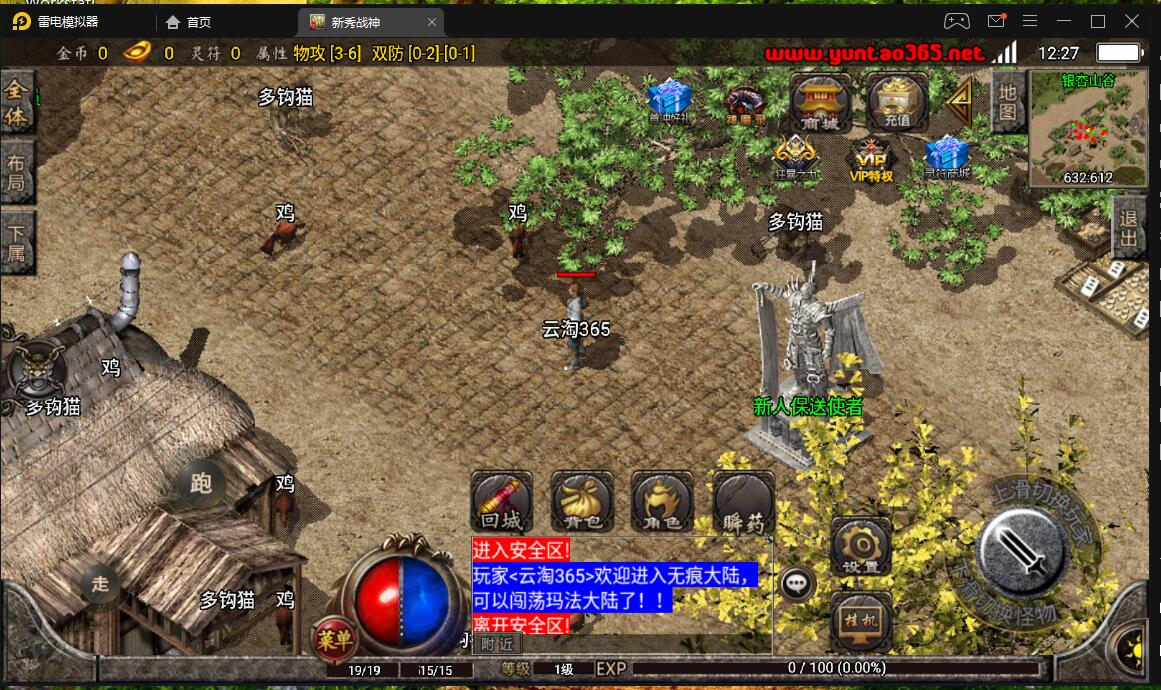Open the 商城 shop

[820, 101]
